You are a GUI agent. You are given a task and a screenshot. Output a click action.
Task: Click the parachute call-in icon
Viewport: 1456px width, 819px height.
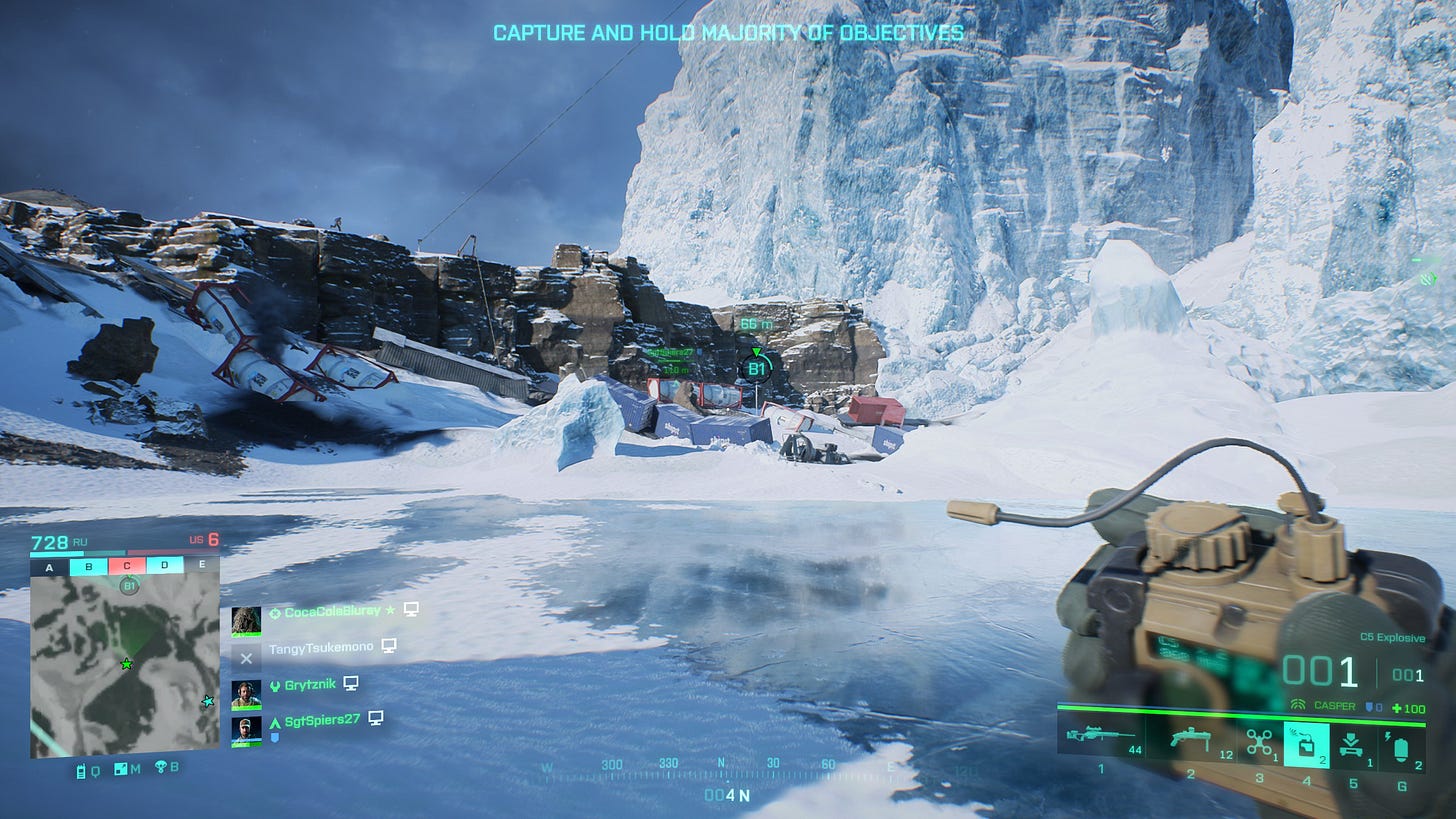(162, 769)
